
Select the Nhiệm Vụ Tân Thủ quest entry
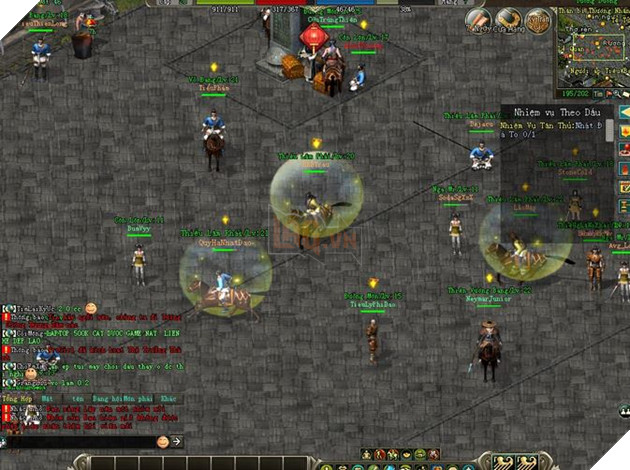(x=550, y=126)
